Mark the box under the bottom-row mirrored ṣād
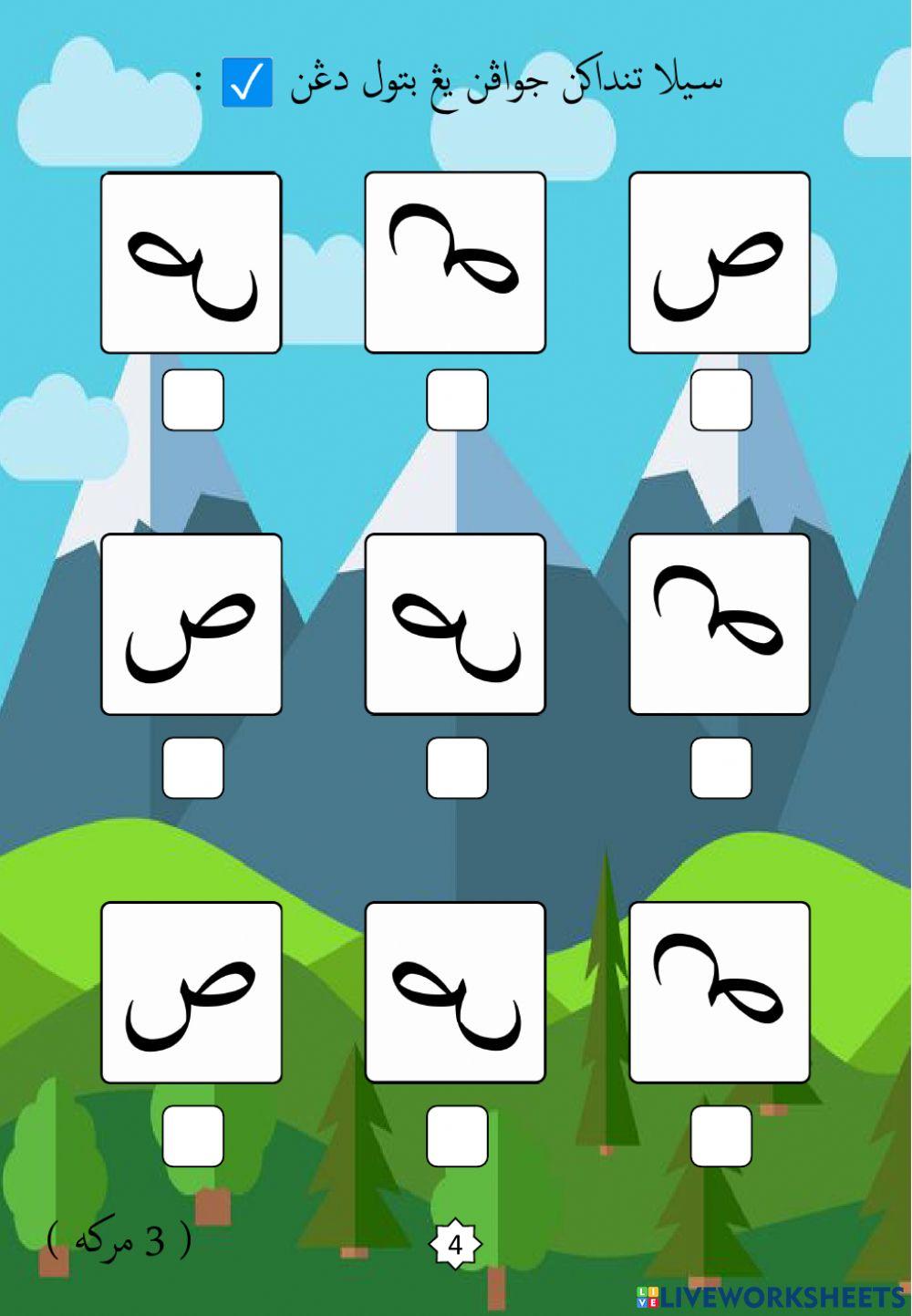 (x=457, y=1135)
